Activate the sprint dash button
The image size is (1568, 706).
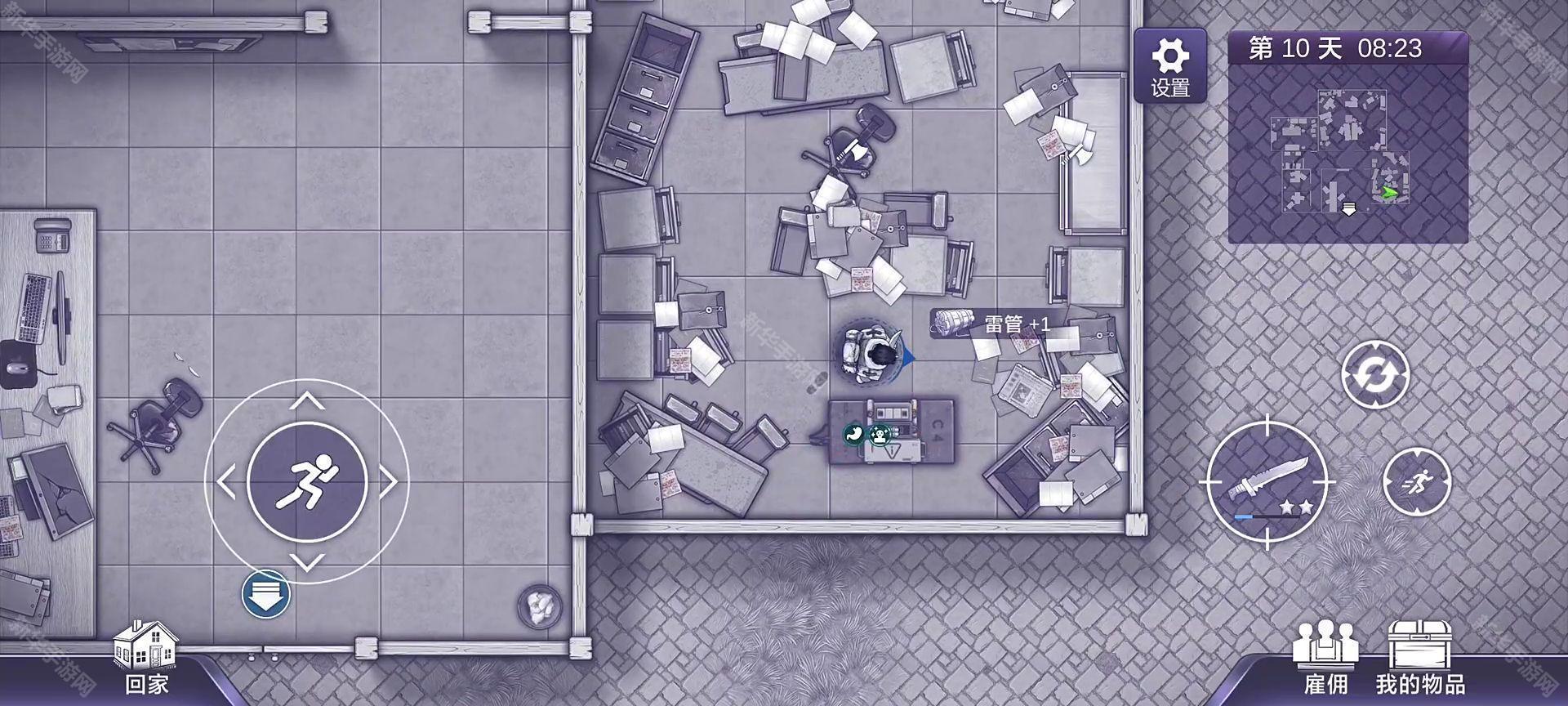[x=1417, y=482]
